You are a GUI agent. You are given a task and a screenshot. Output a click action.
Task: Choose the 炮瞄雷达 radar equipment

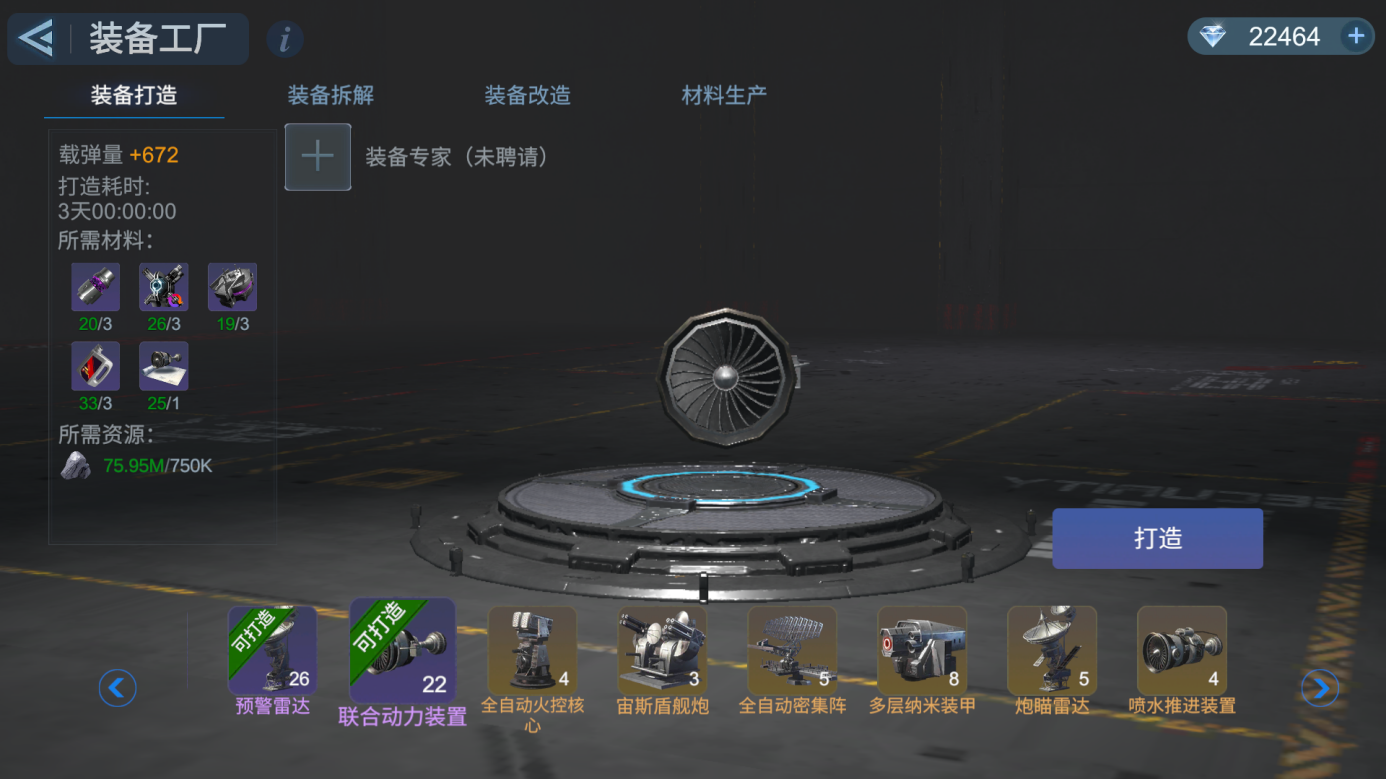[1051, 650]
